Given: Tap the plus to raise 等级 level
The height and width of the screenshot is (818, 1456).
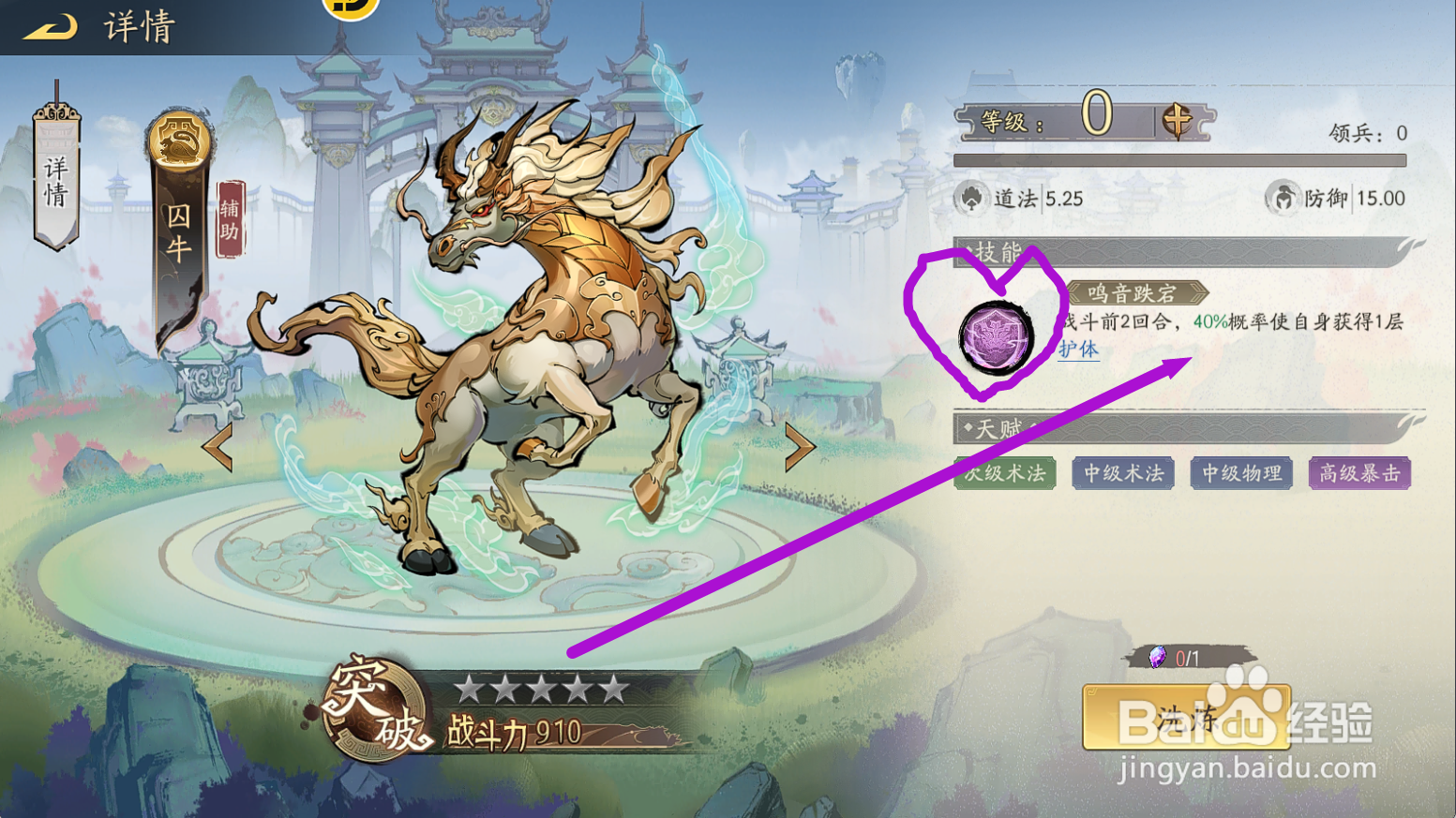Looking at the screenshot, I should [x=1176, y=120].
